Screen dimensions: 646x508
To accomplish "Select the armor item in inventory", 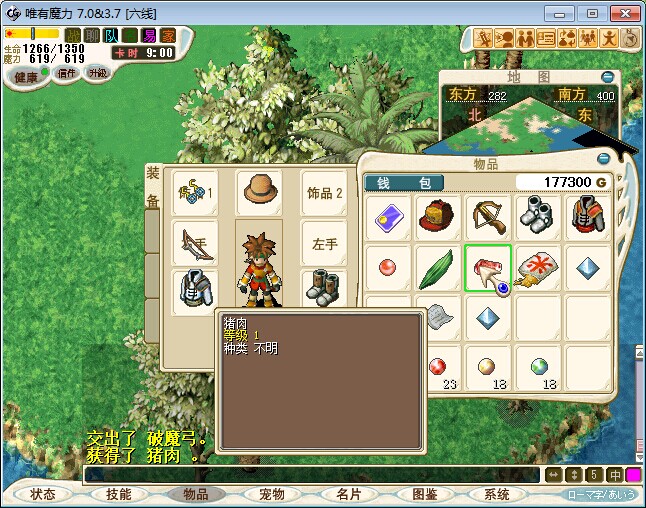I will click(x=588, y=217).
